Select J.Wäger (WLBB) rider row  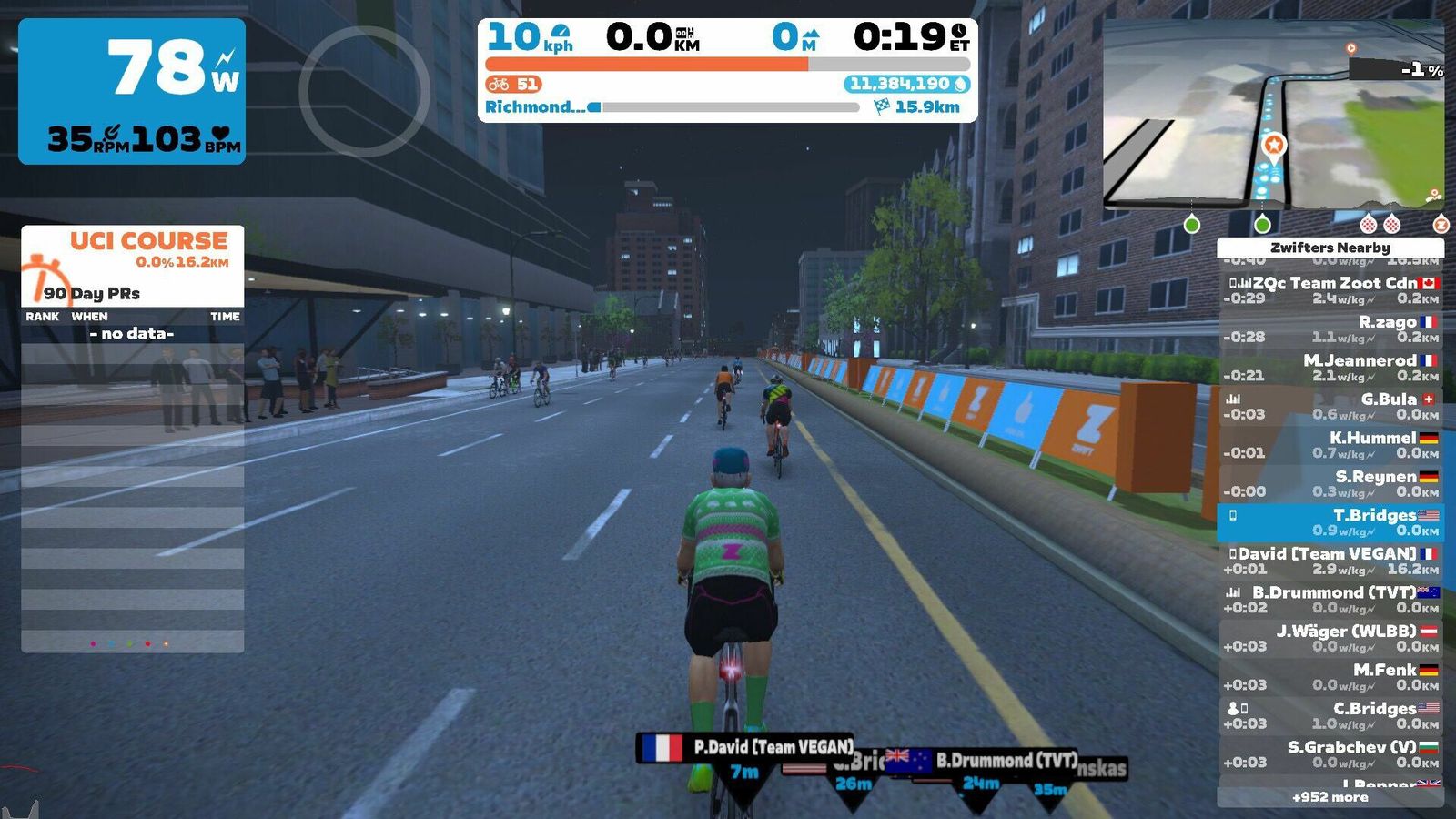[1330, 638]
